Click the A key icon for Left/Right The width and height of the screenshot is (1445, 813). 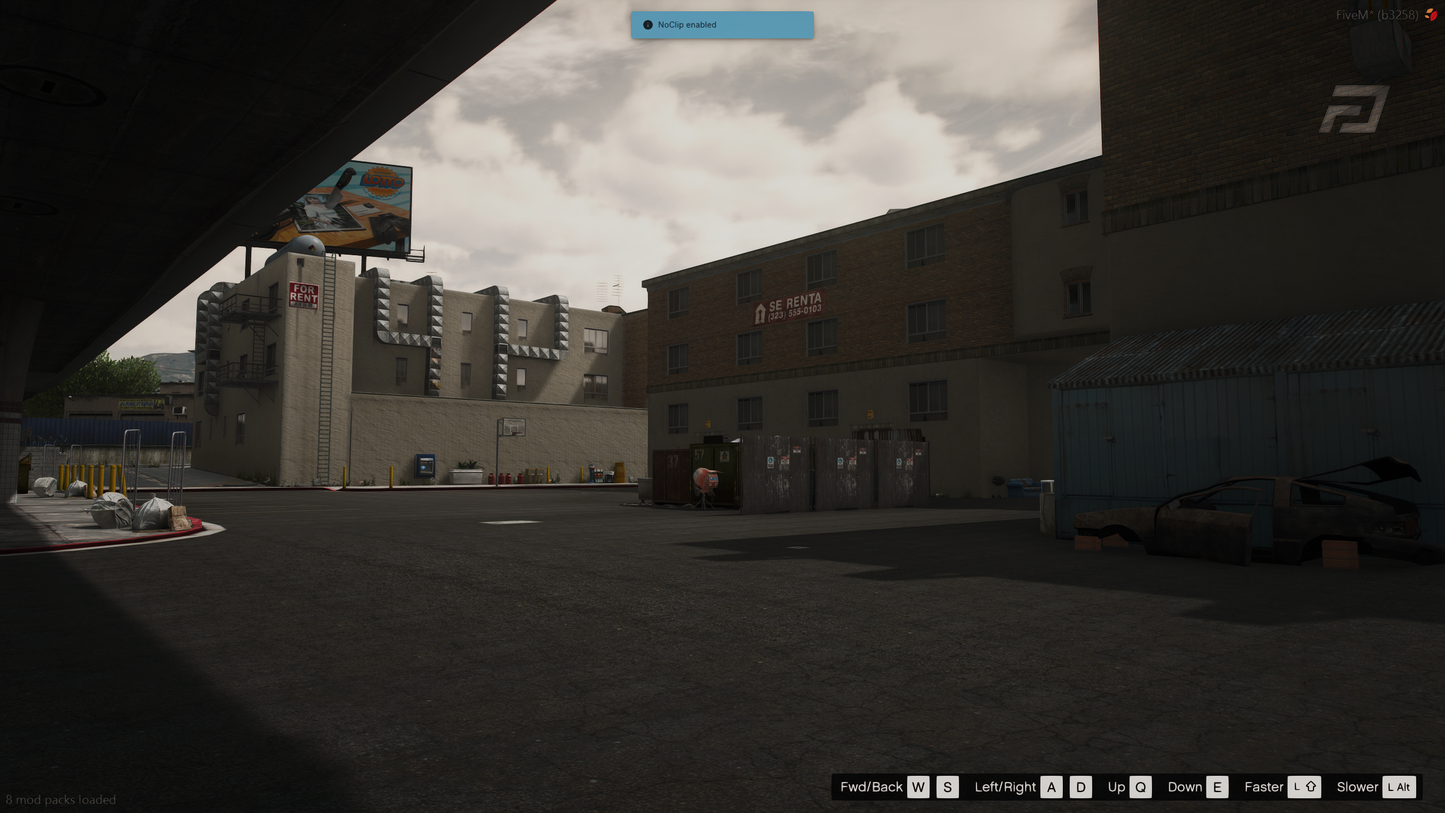(x=1051, y=787)
